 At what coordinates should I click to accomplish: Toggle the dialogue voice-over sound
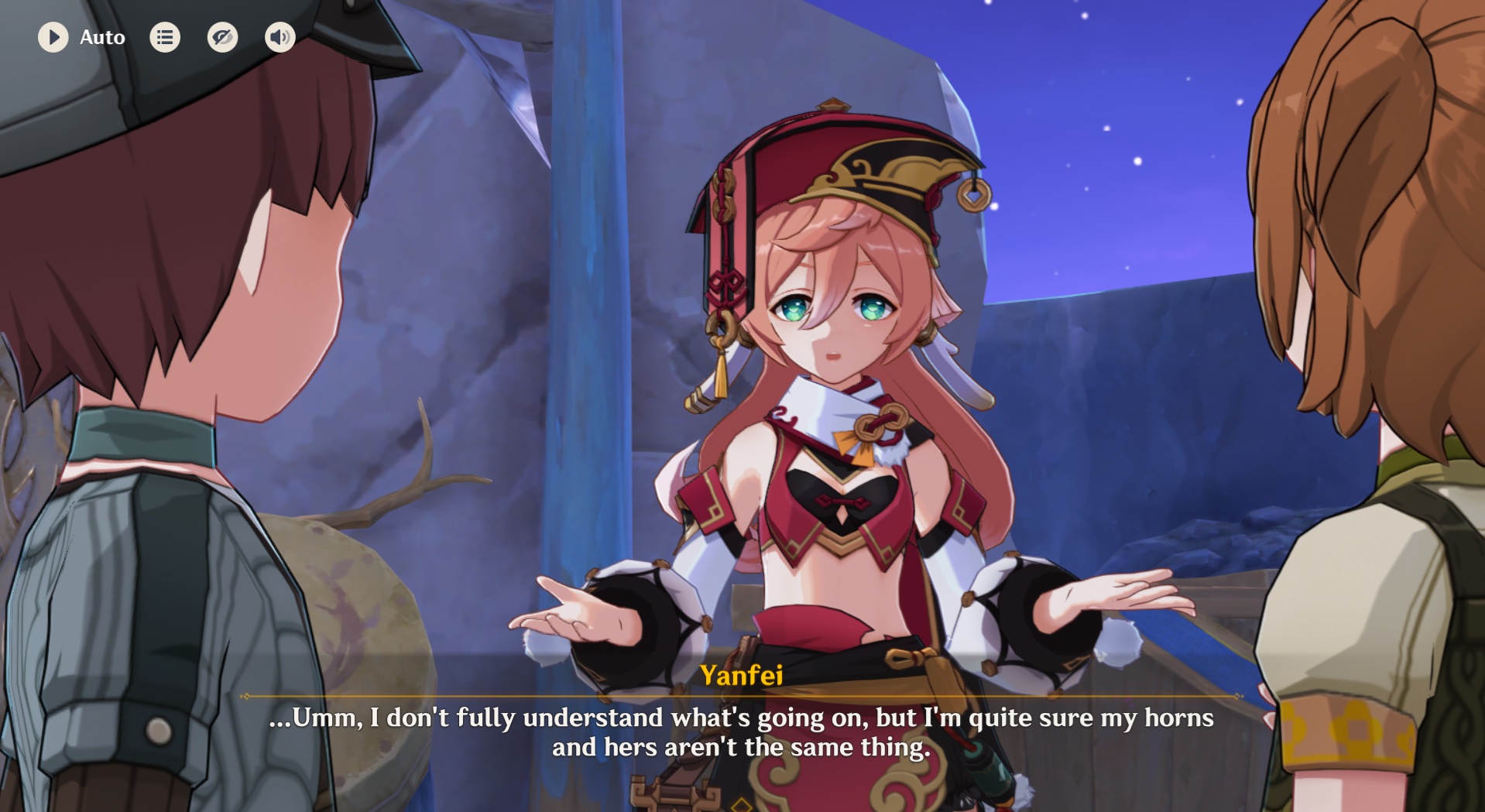(x=280, y=37)
